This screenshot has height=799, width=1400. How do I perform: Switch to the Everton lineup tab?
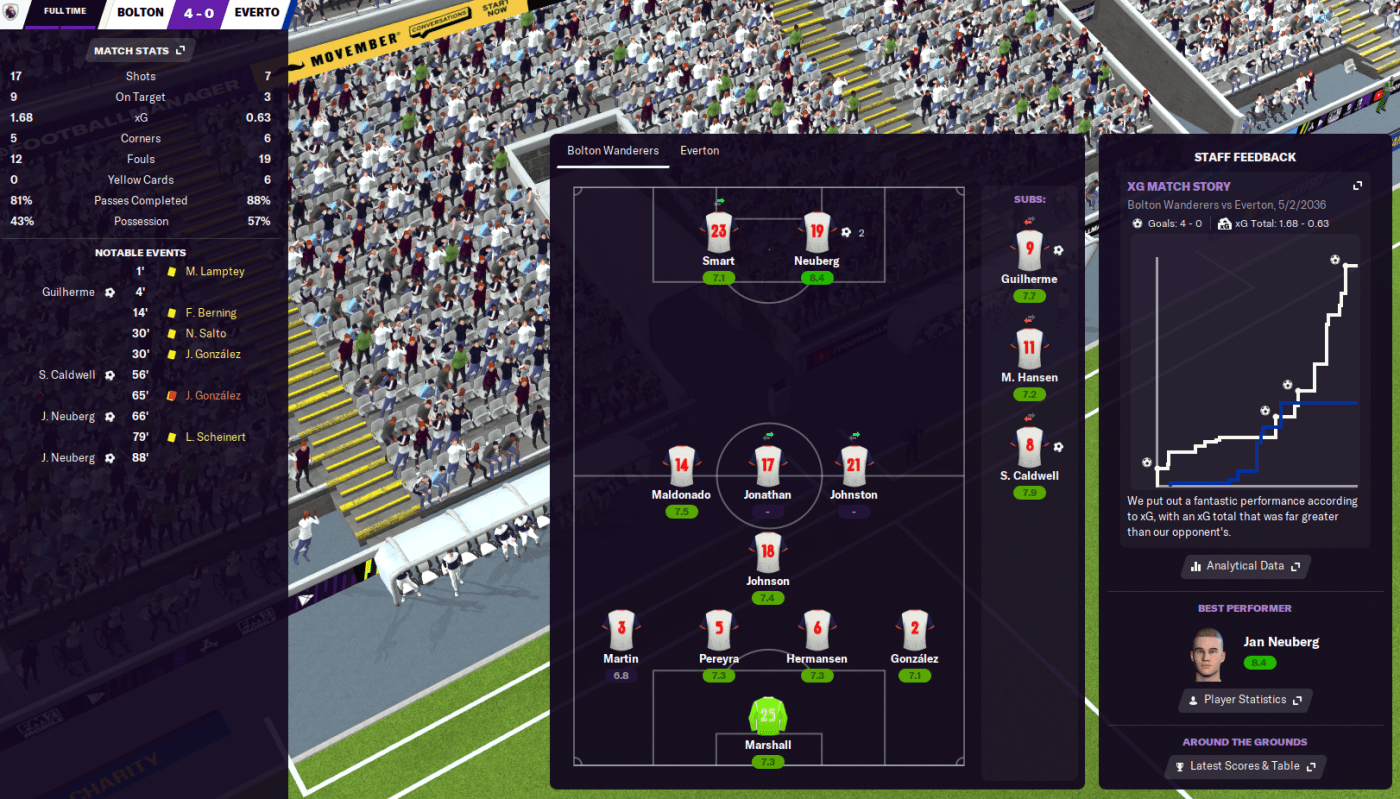pyautogui.click(x=699, y=151)
